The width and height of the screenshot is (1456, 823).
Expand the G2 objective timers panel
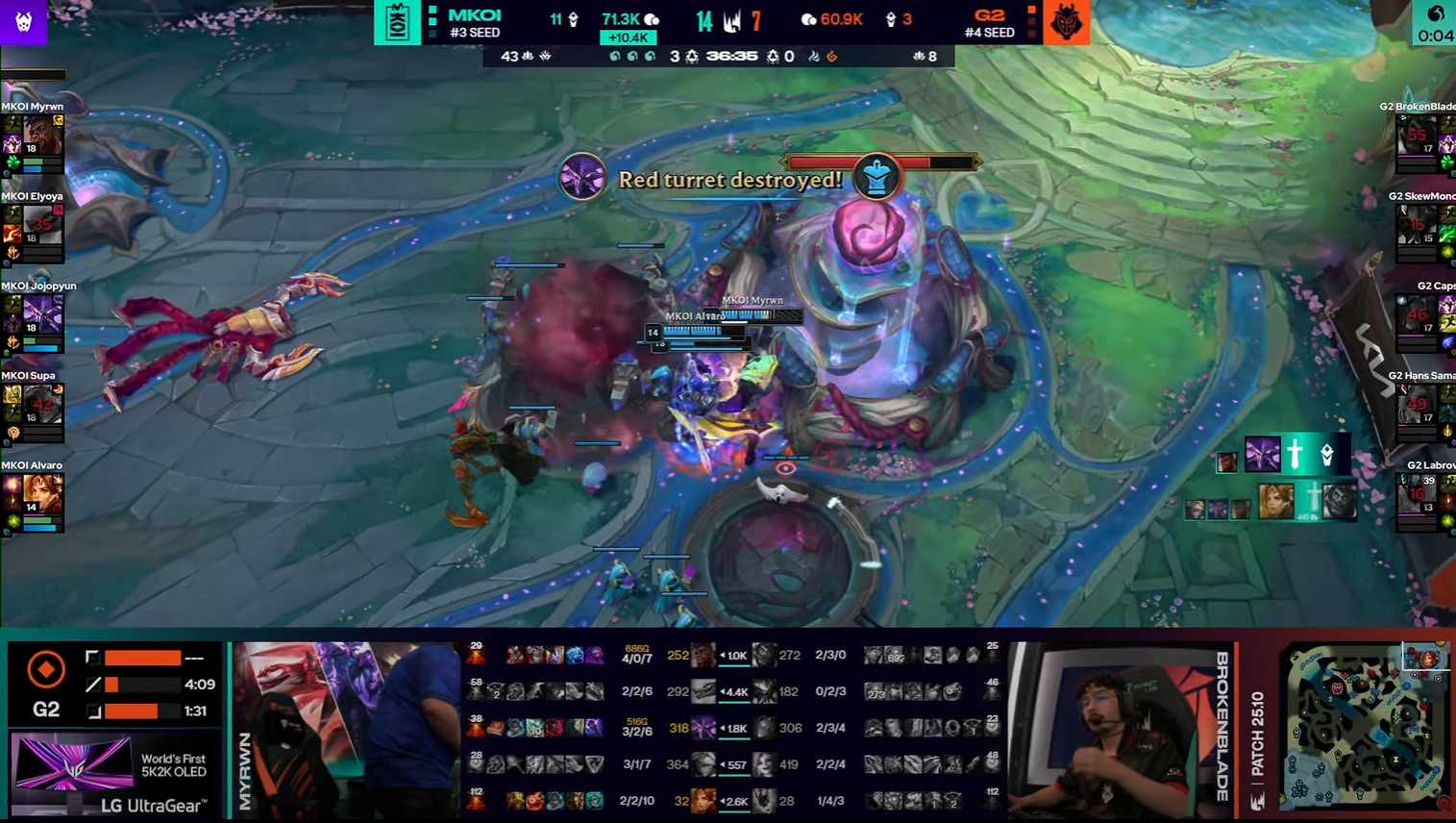(x=115, y=686)
